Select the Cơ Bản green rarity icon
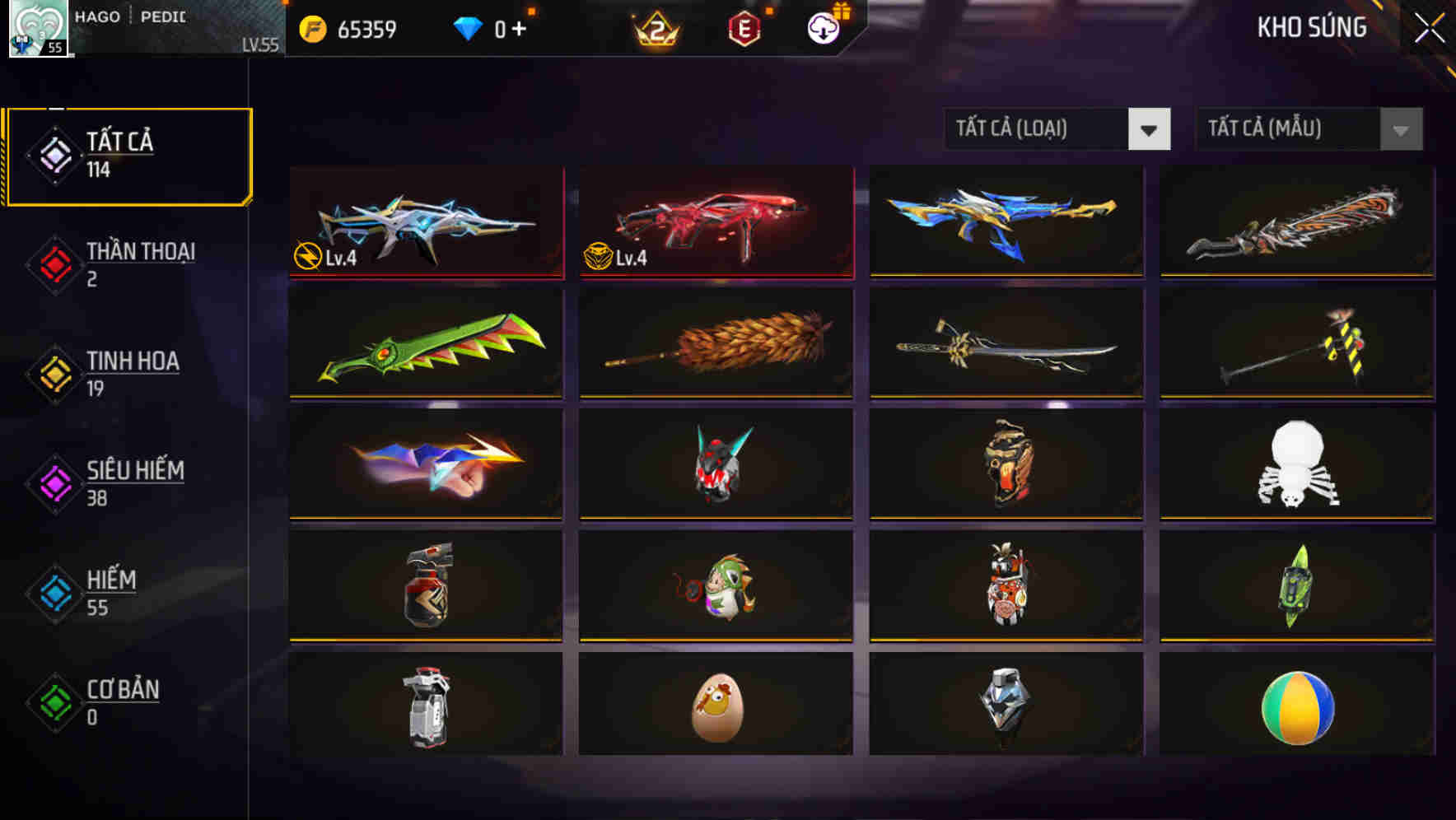Image resolution: width=1456 pixels, height=820 pixels. coord(53,701)
